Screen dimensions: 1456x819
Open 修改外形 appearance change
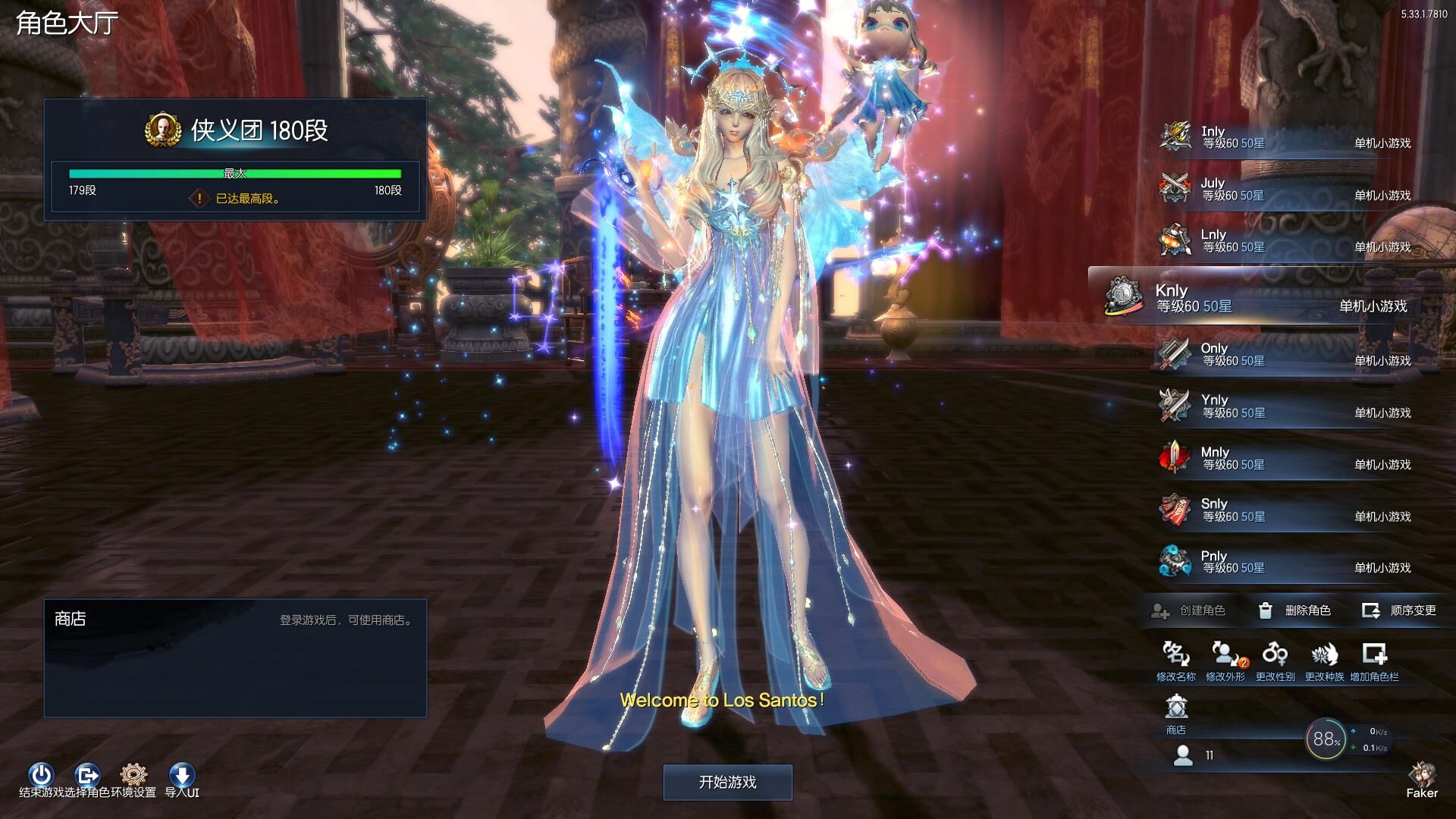click(1225, 661)
